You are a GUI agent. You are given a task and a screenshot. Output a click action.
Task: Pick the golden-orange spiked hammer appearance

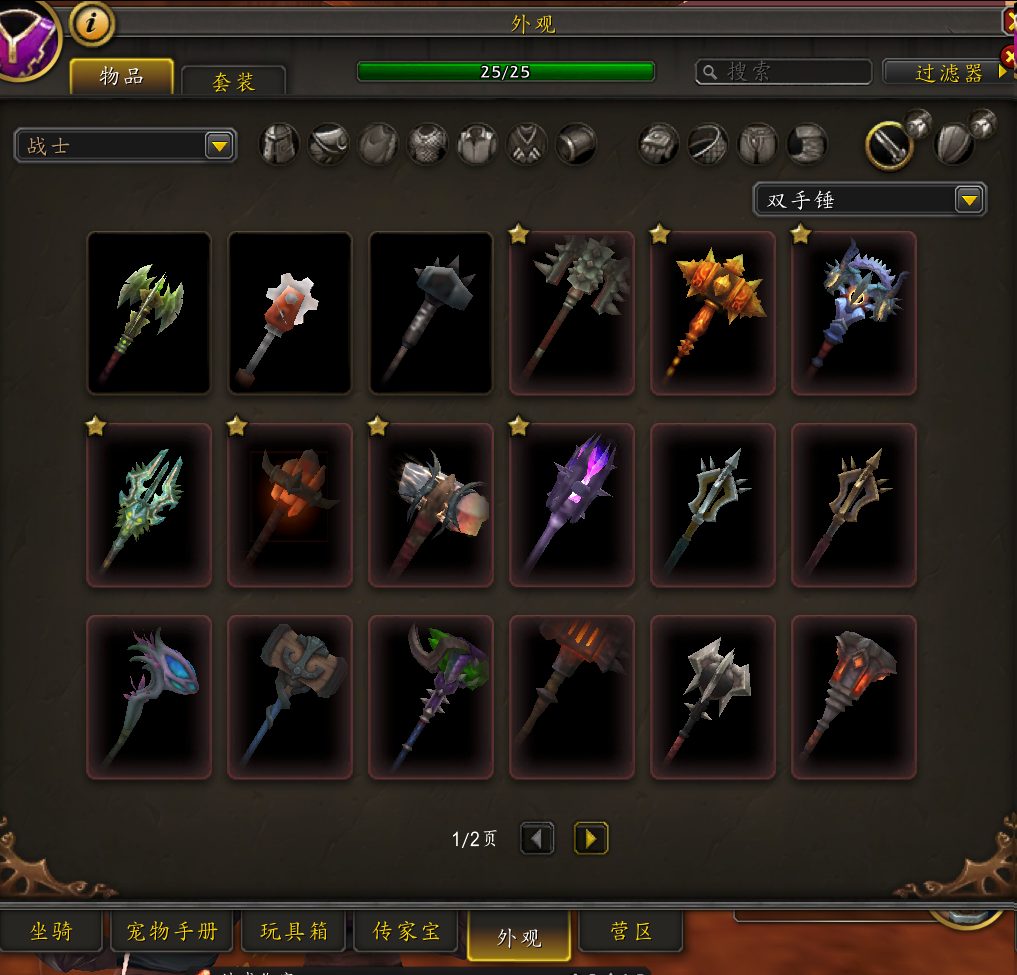coord(713,313)
